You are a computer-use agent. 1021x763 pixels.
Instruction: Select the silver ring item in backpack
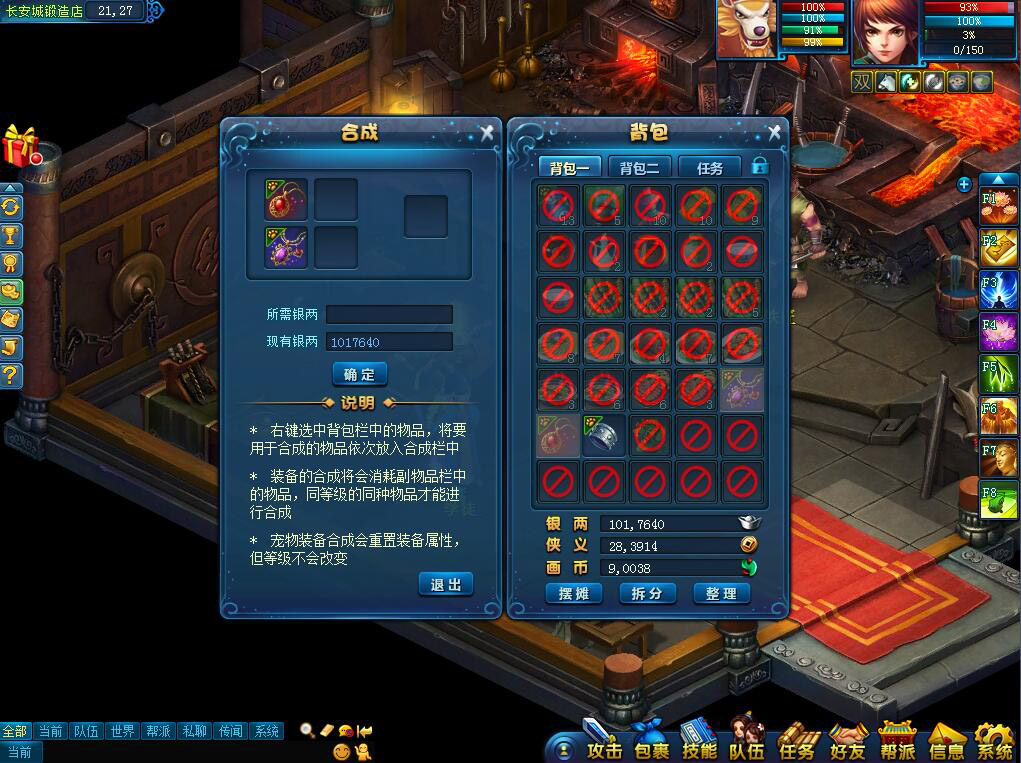click(603, 437)
